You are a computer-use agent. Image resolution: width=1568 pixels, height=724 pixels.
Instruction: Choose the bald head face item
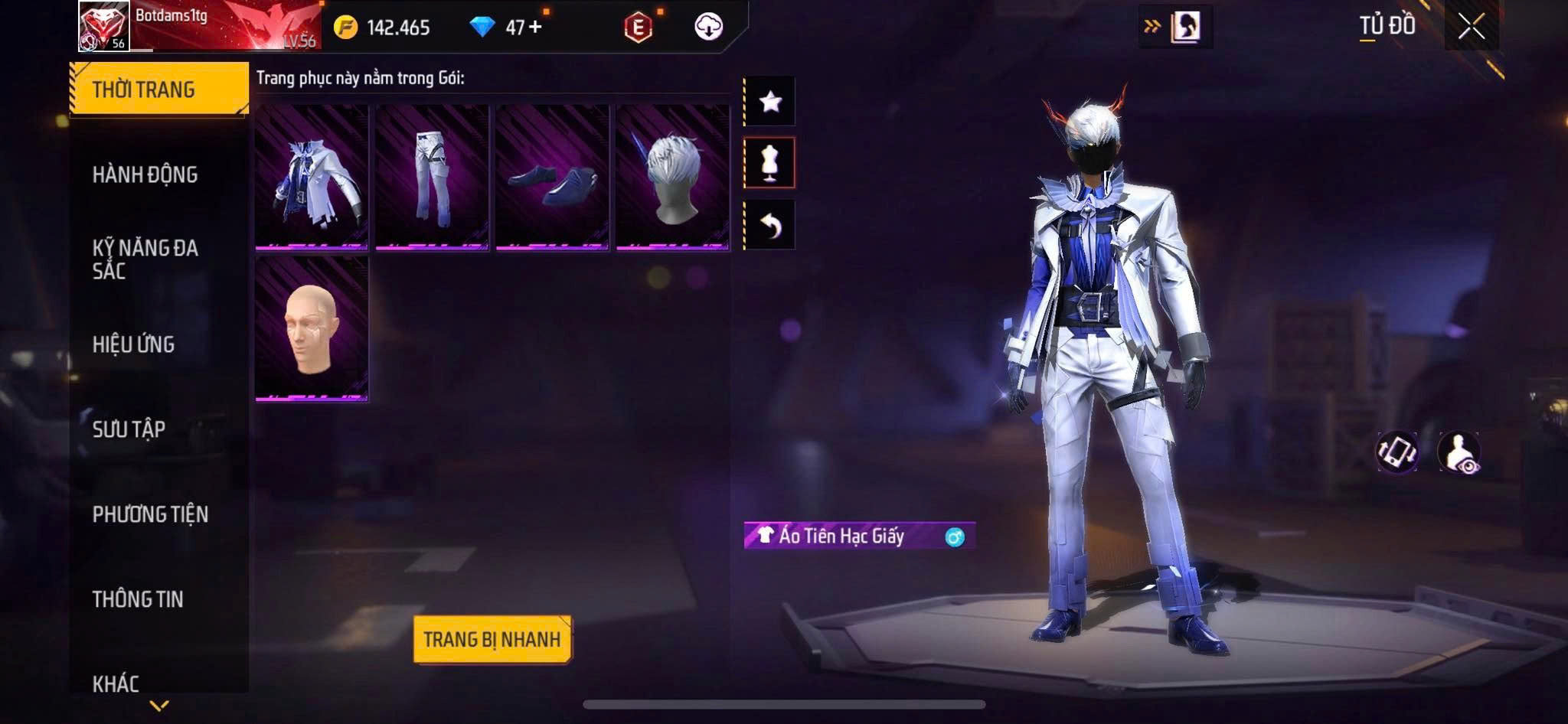tap(312, 328)
